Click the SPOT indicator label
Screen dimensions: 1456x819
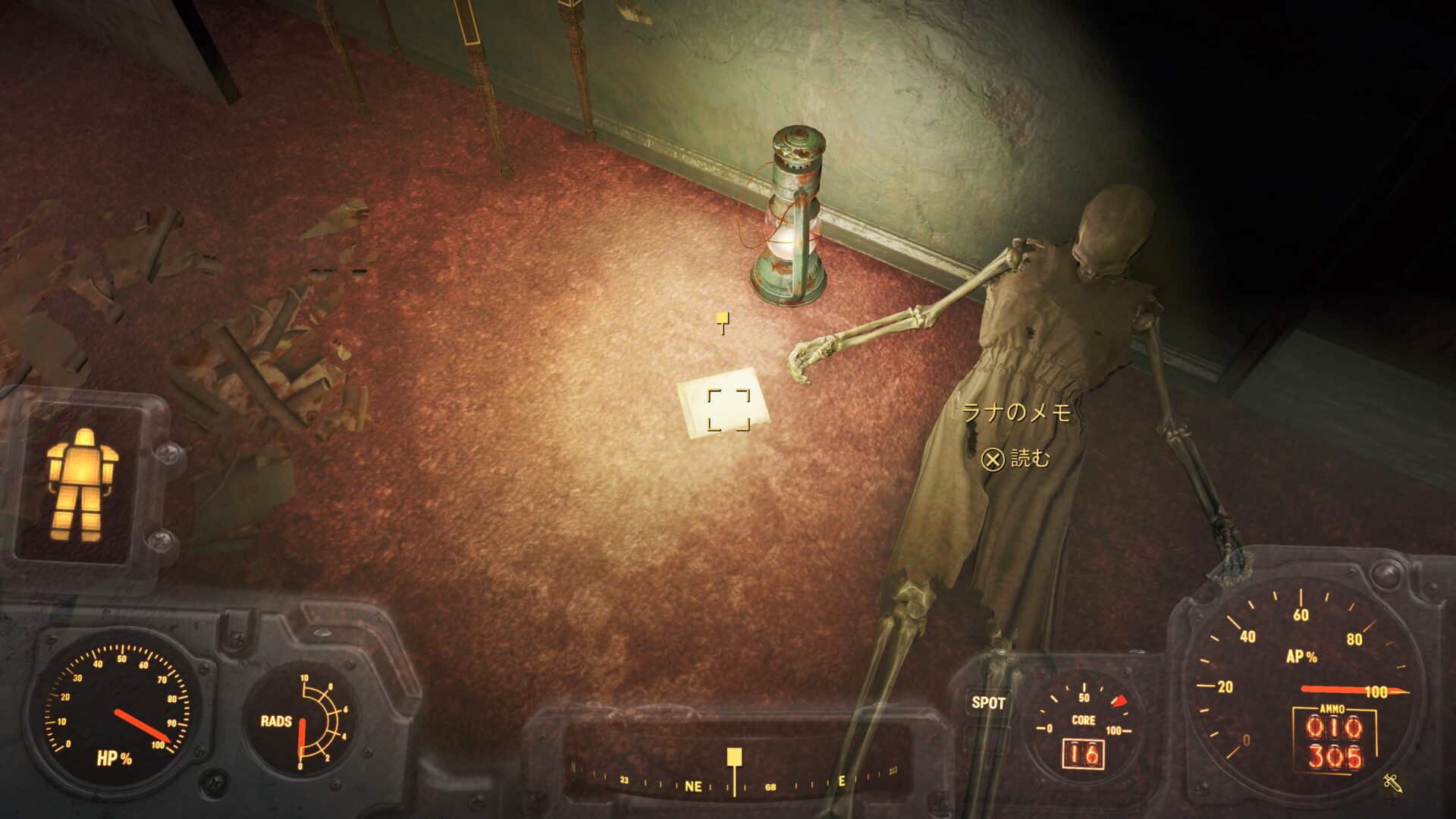click(x=988, y=703)
